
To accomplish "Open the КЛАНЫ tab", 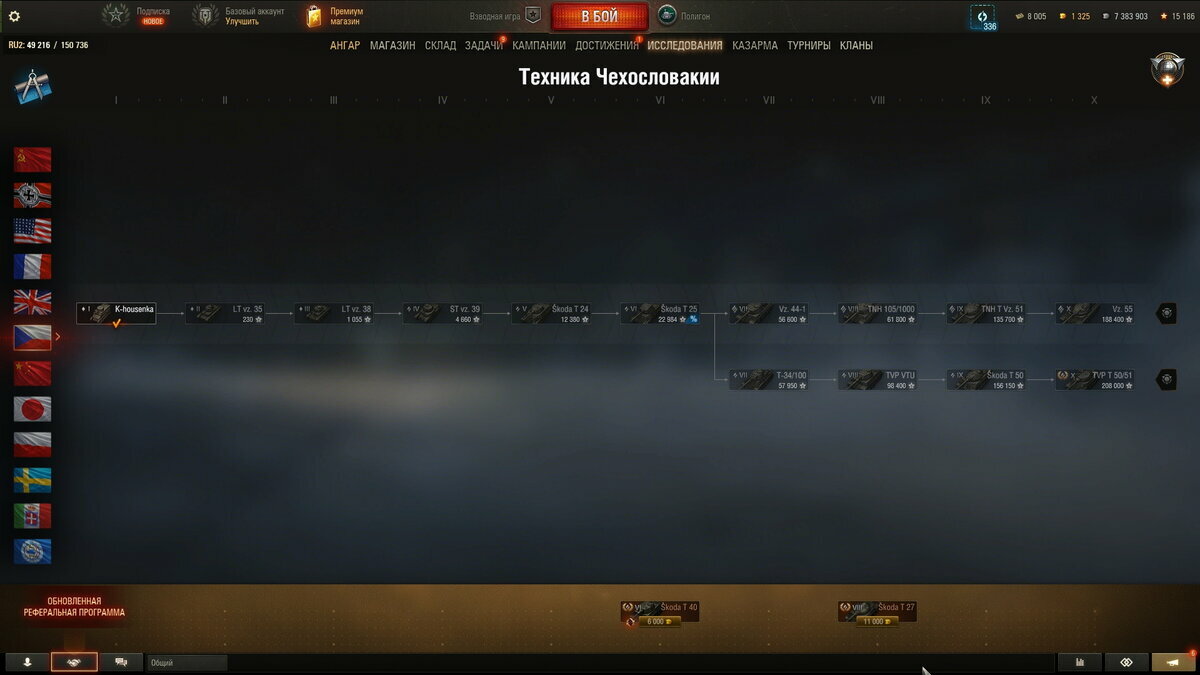I will click(x=856, y=45).
